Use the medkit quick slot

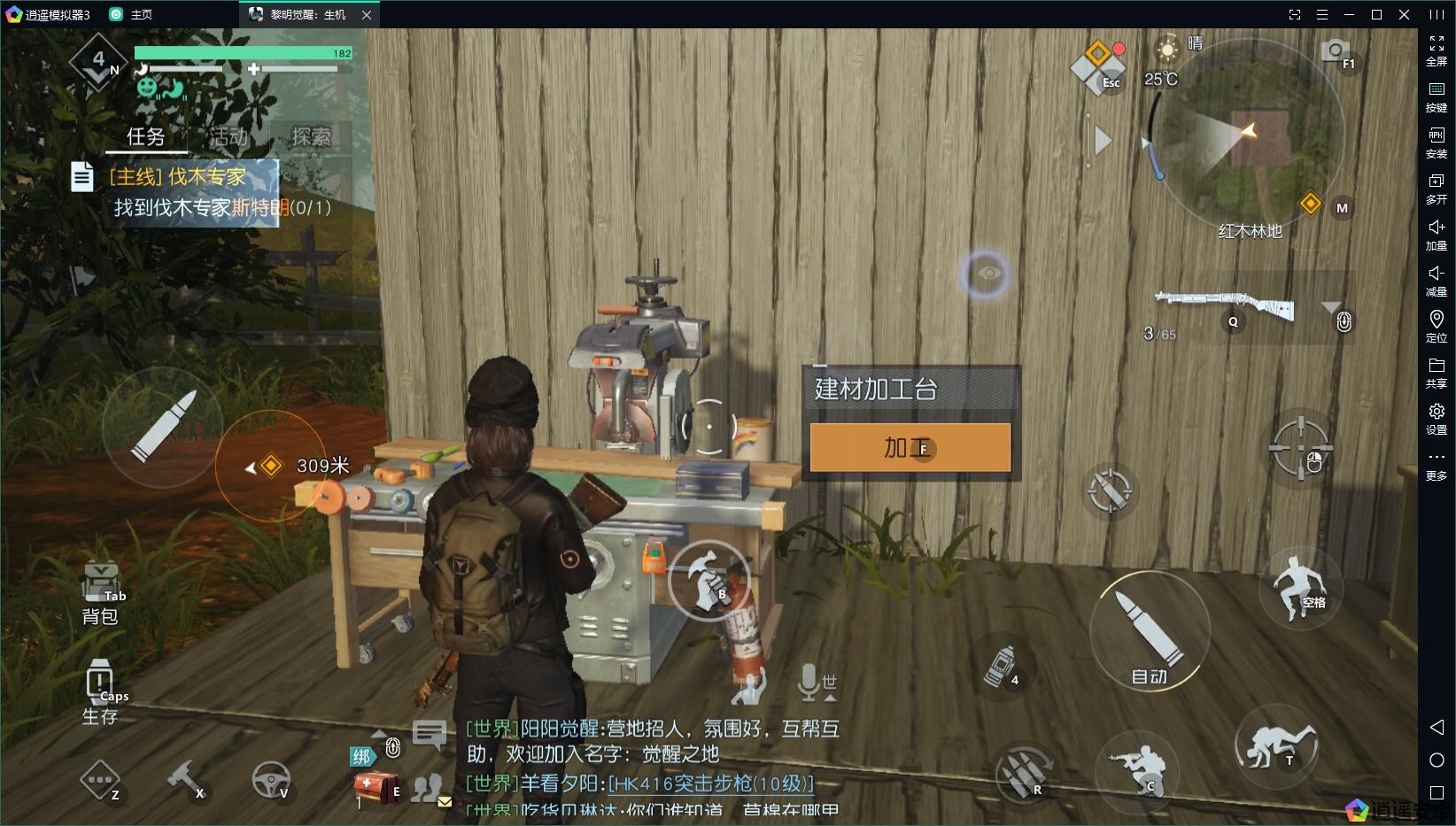374,786
